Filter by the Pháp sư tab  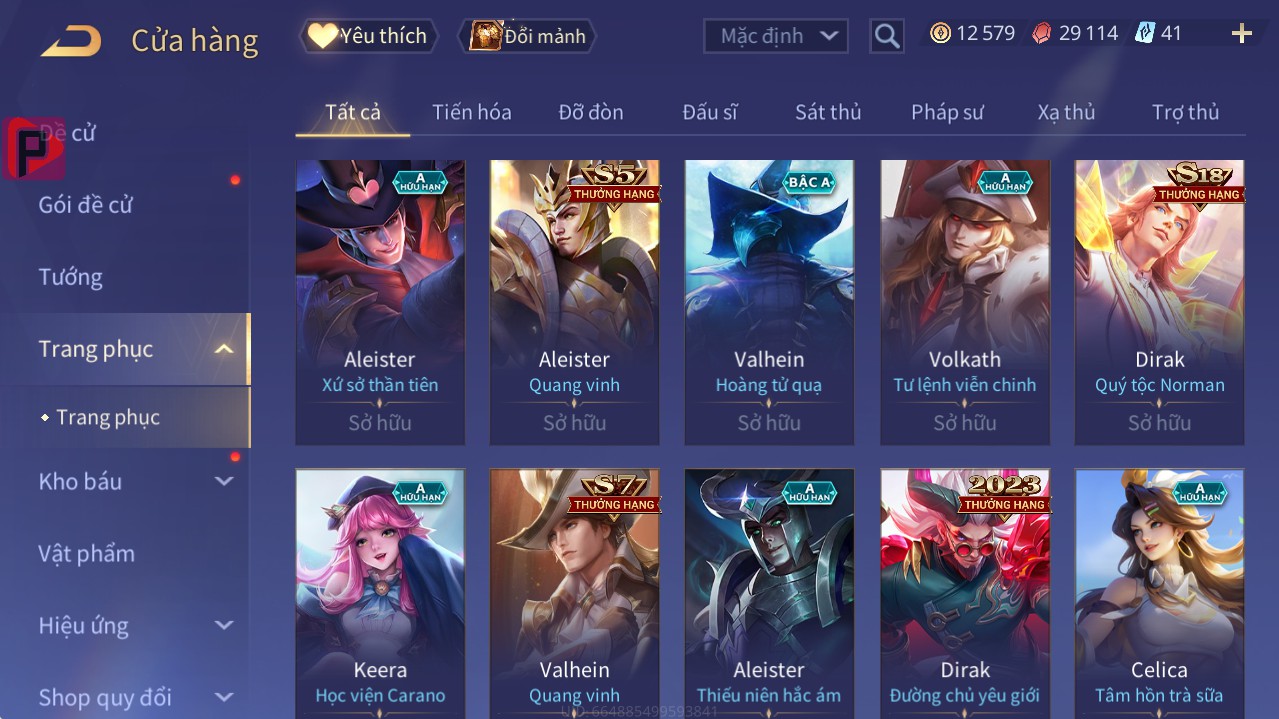[x=947, y=112]
